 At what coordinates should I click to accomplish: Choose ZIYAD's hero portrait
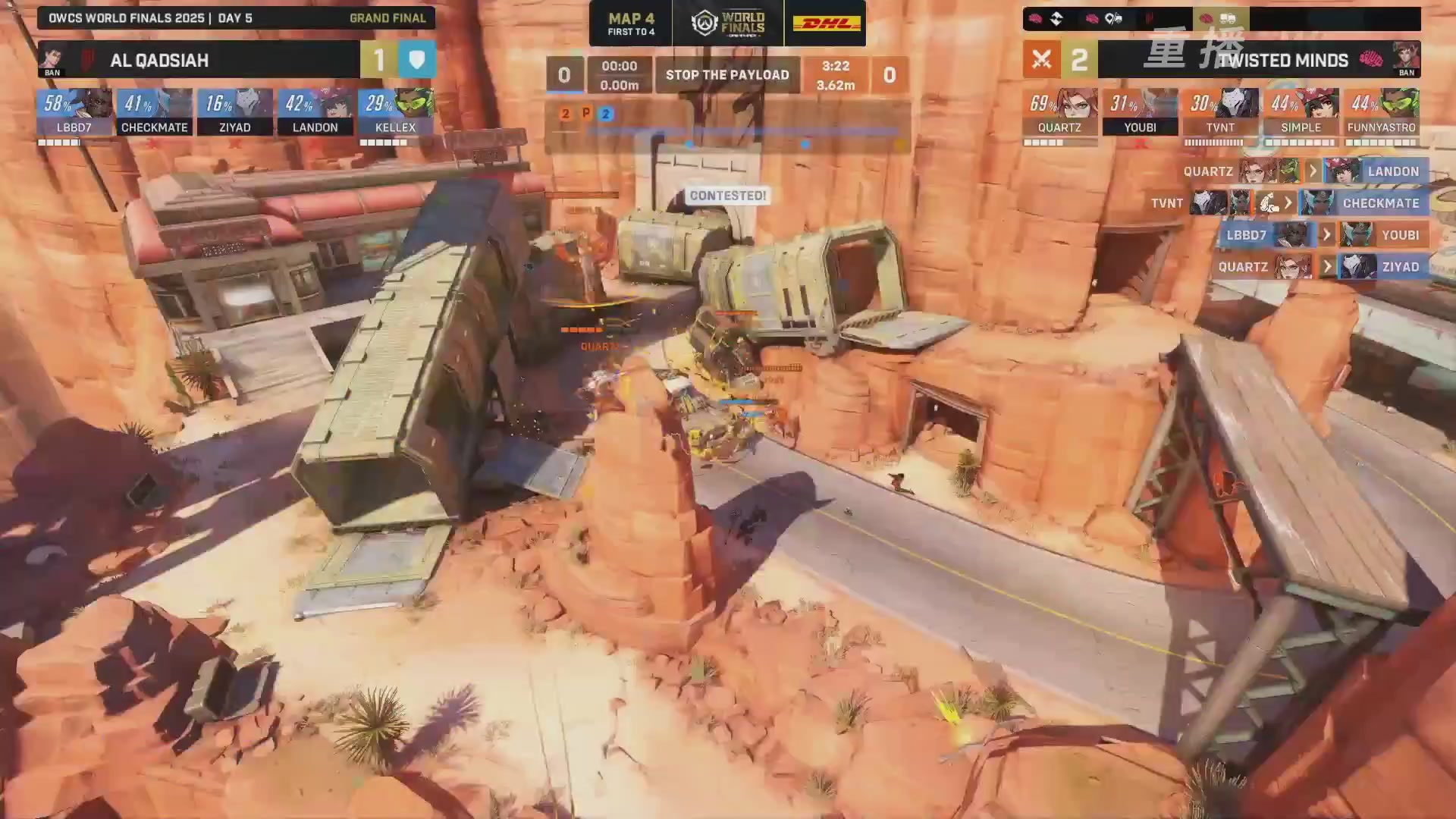249,103
